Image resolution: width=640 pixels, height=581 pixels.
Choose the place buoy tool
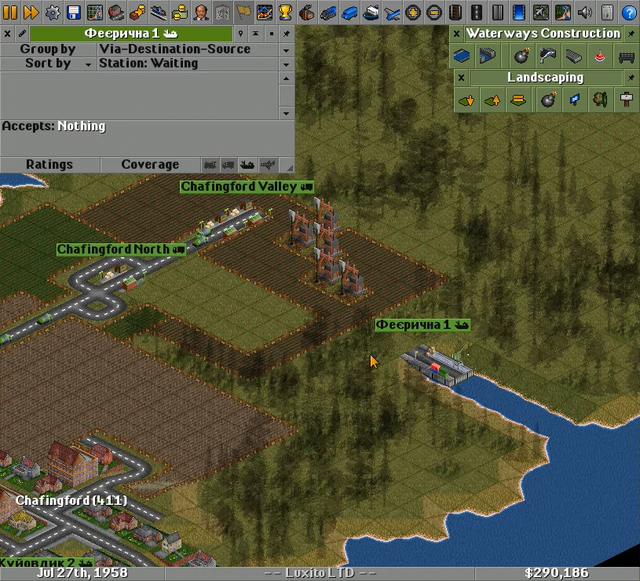(x=600, y=56)
